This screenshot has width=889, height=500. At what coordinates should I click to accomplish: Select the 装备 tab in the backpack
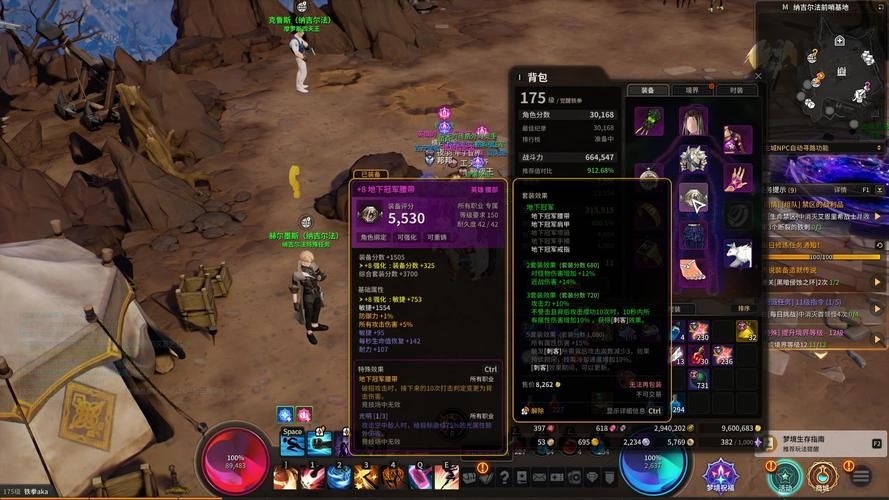647,90
